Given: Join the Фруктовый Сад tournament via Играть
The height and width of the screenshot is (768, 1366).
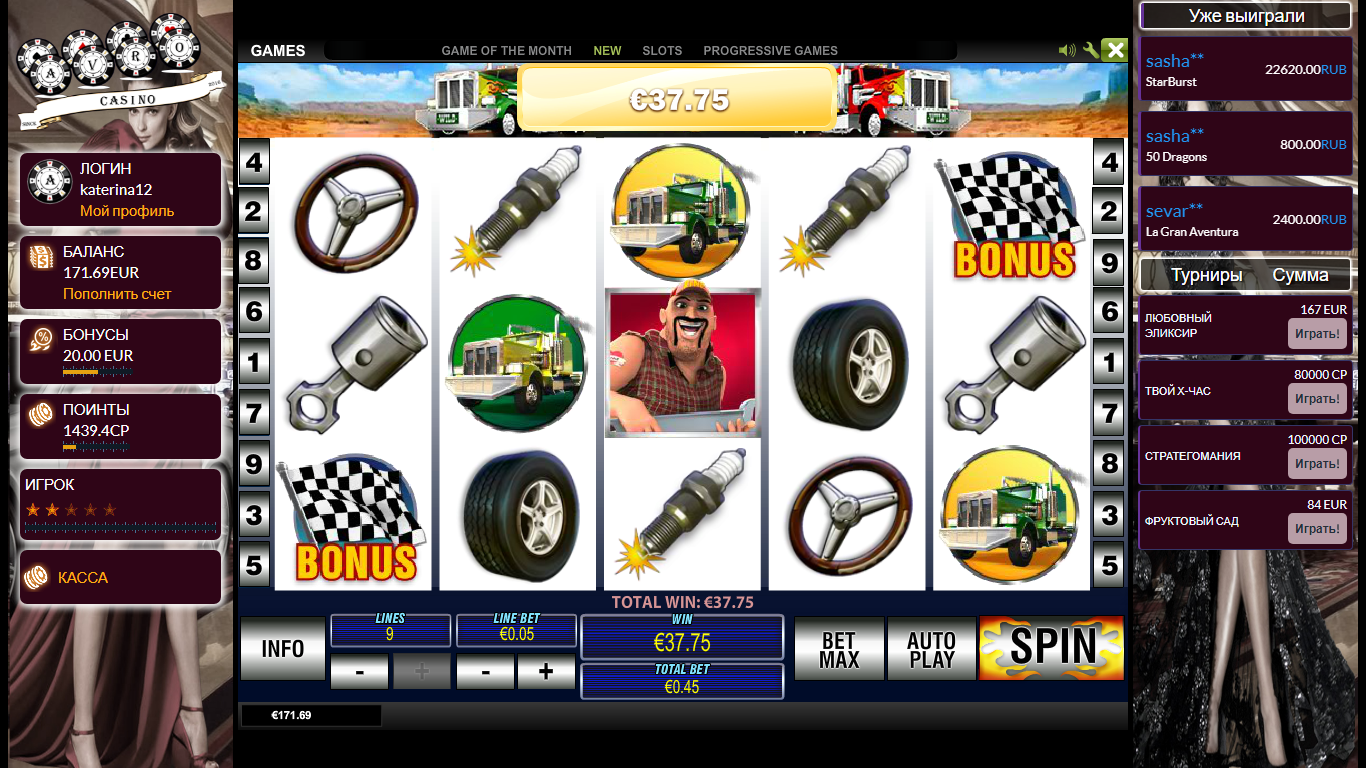Looking at the screenshot, I should pos(1317,529).
